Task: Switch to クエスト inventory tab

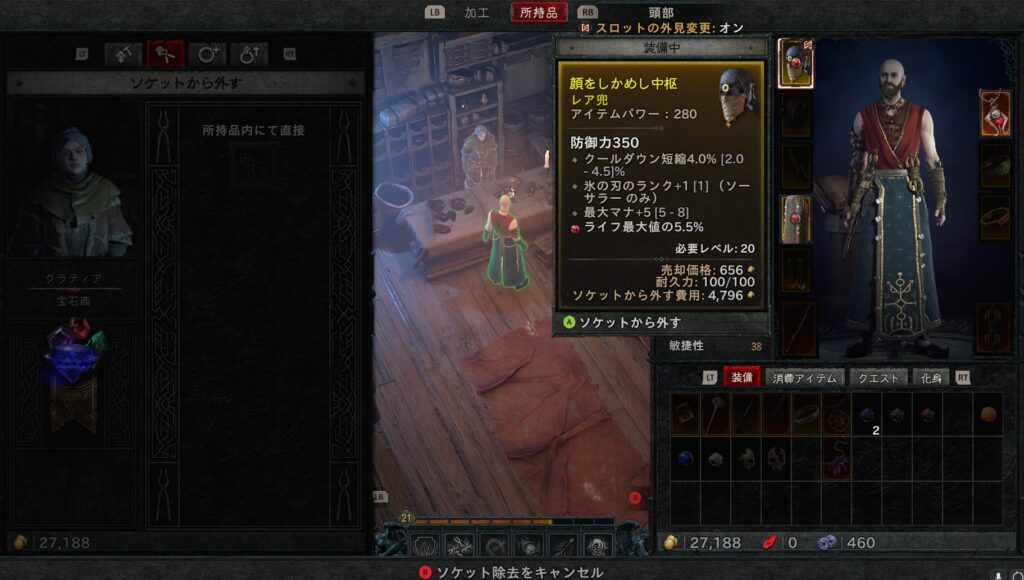Action: point(880,377)
